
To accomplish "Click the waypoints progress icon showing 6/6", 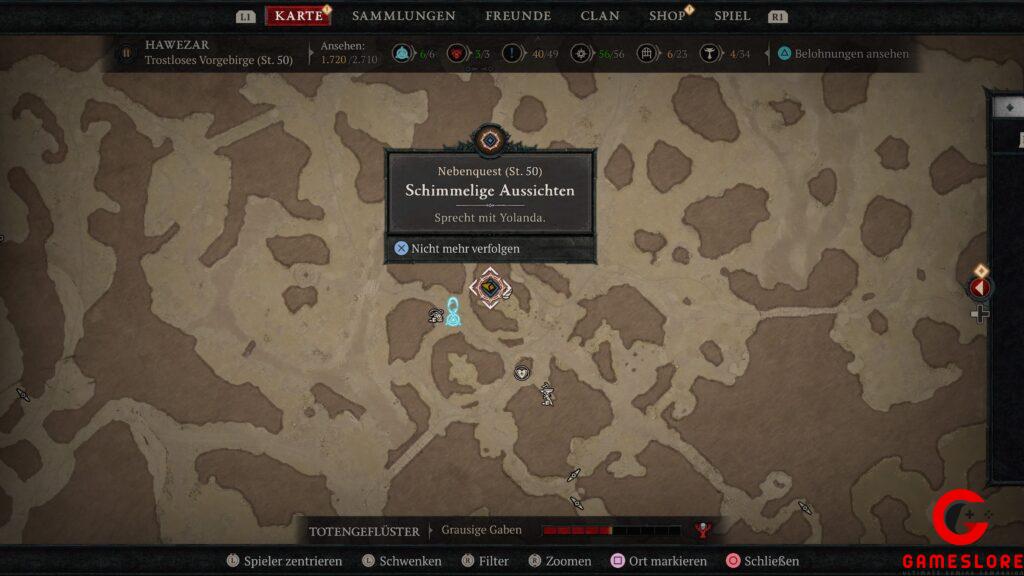I will [x=404, y=54].
